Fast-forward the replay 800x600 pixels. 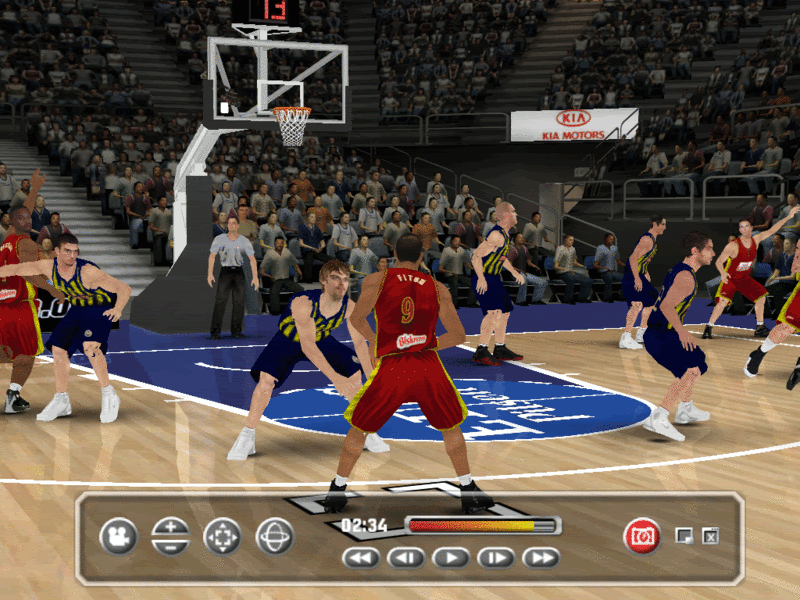540,558
